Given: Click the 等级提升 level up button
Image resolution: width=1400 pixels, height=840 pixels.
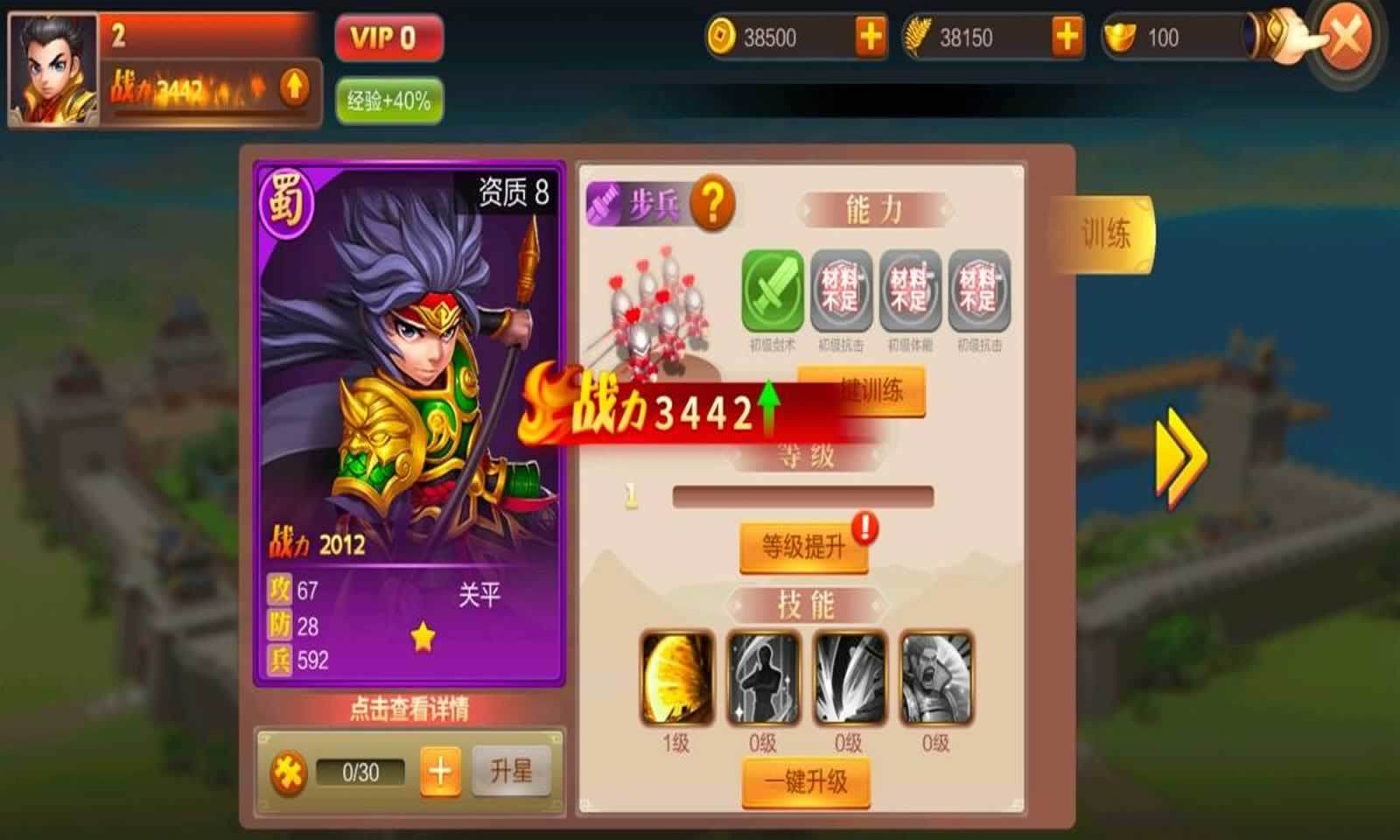Looking at the screenshot, I should (803, 548).
